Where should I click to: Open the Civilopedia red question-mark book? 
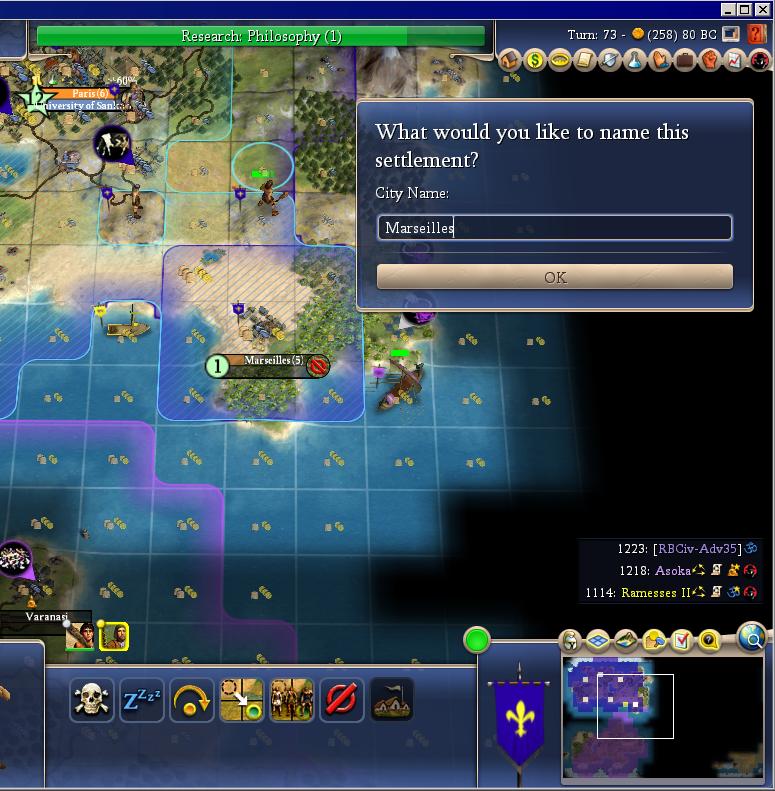pos(757,34)
